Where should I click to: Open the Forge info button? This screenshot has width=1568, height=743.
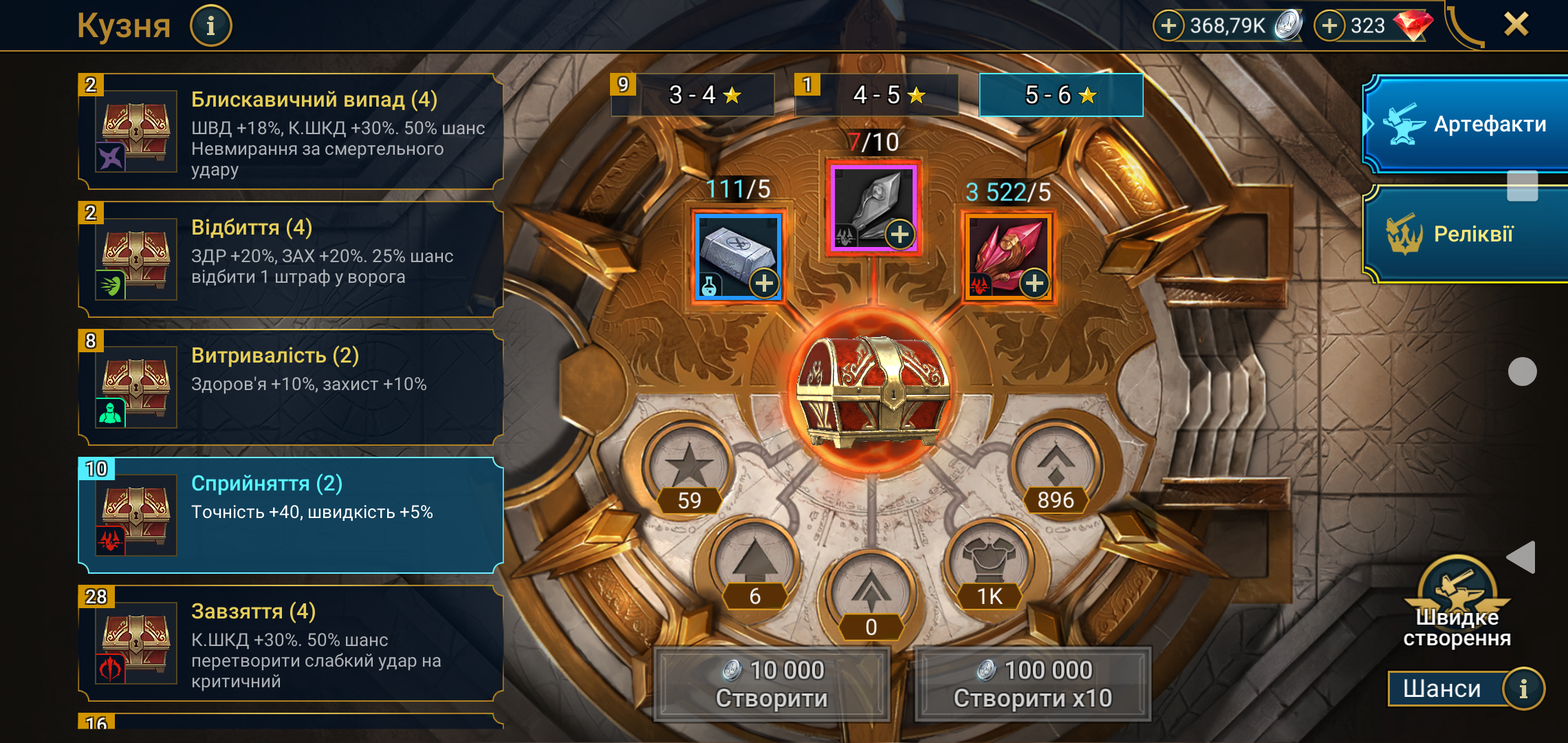point(210,26)
